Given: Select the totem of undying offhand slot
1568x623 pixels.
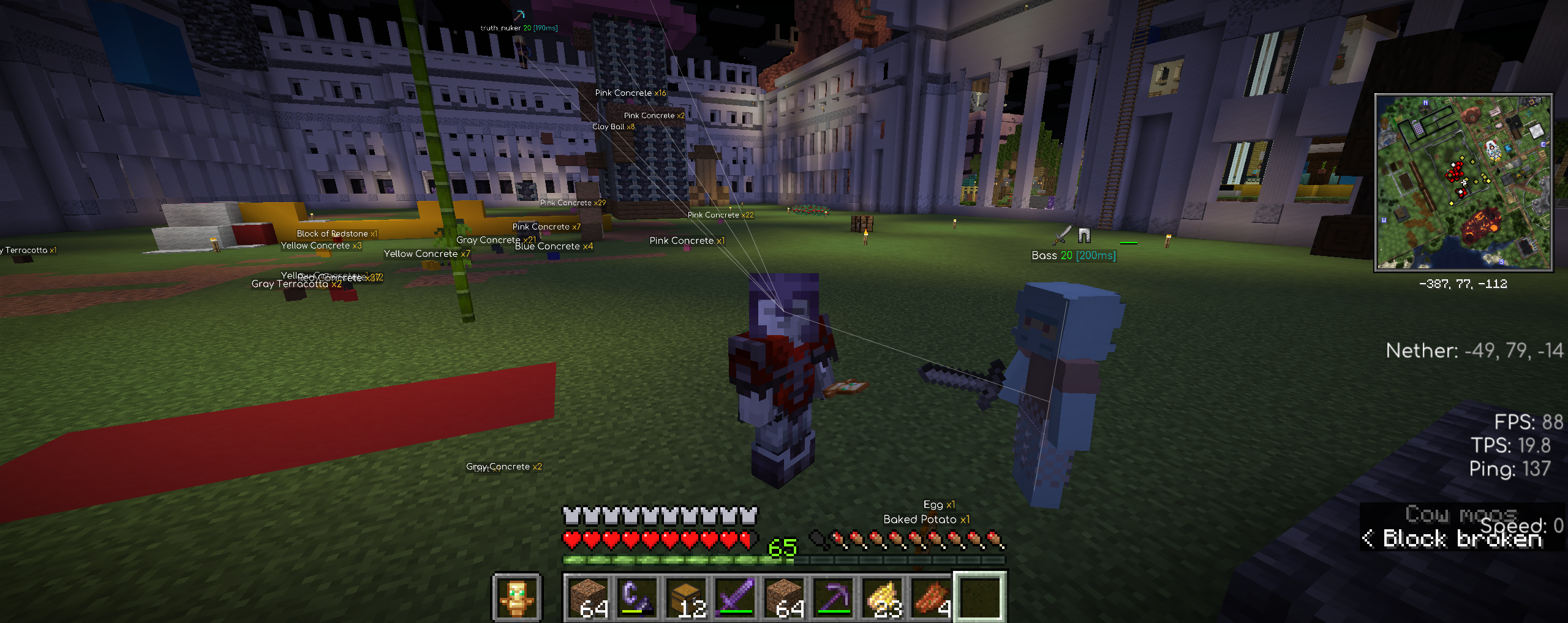Looking at the screenshot, I should [516, 597].
